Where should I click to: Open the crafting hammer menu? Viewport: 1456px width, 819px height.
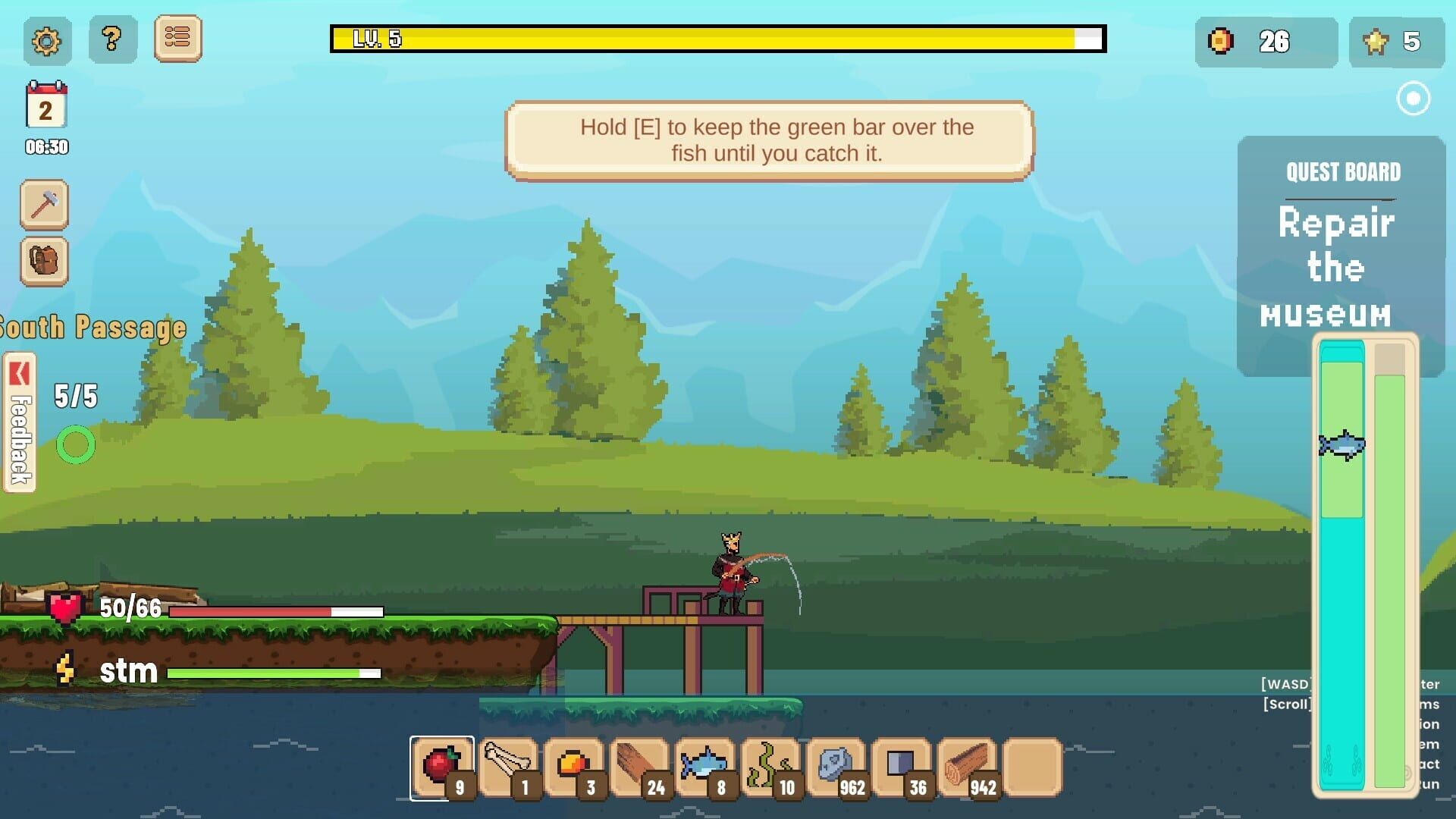[x=45, y=204]
